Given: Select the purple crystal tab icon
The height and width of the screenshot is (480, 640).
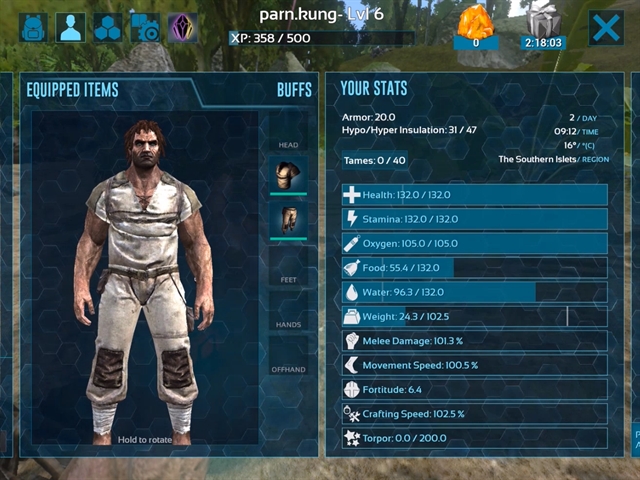Looking at the screenshot, I should pyautogui.click(x=182, y=28).
